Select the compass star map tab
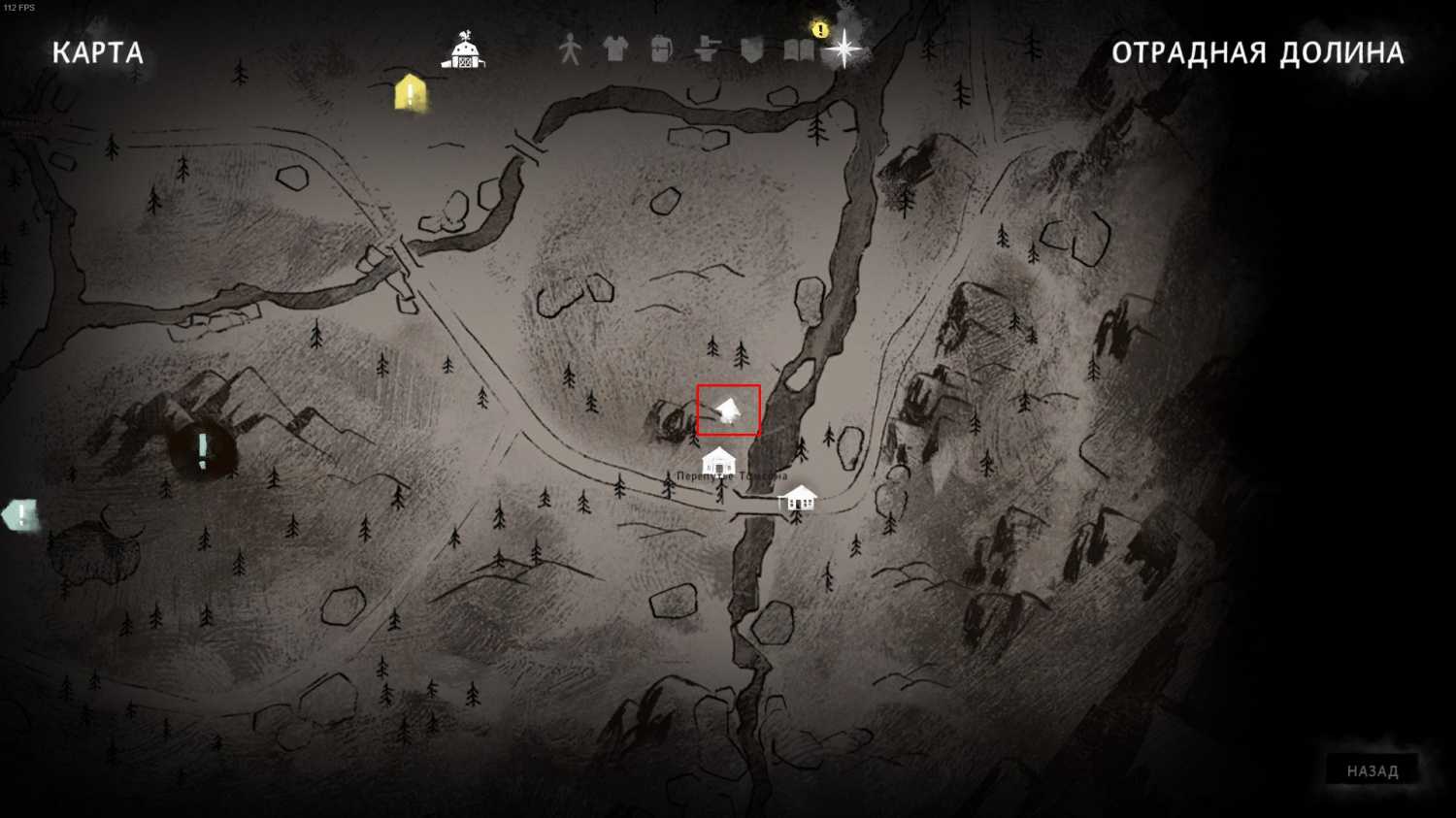Screen dimensions: 1456x818 [844, 49]
